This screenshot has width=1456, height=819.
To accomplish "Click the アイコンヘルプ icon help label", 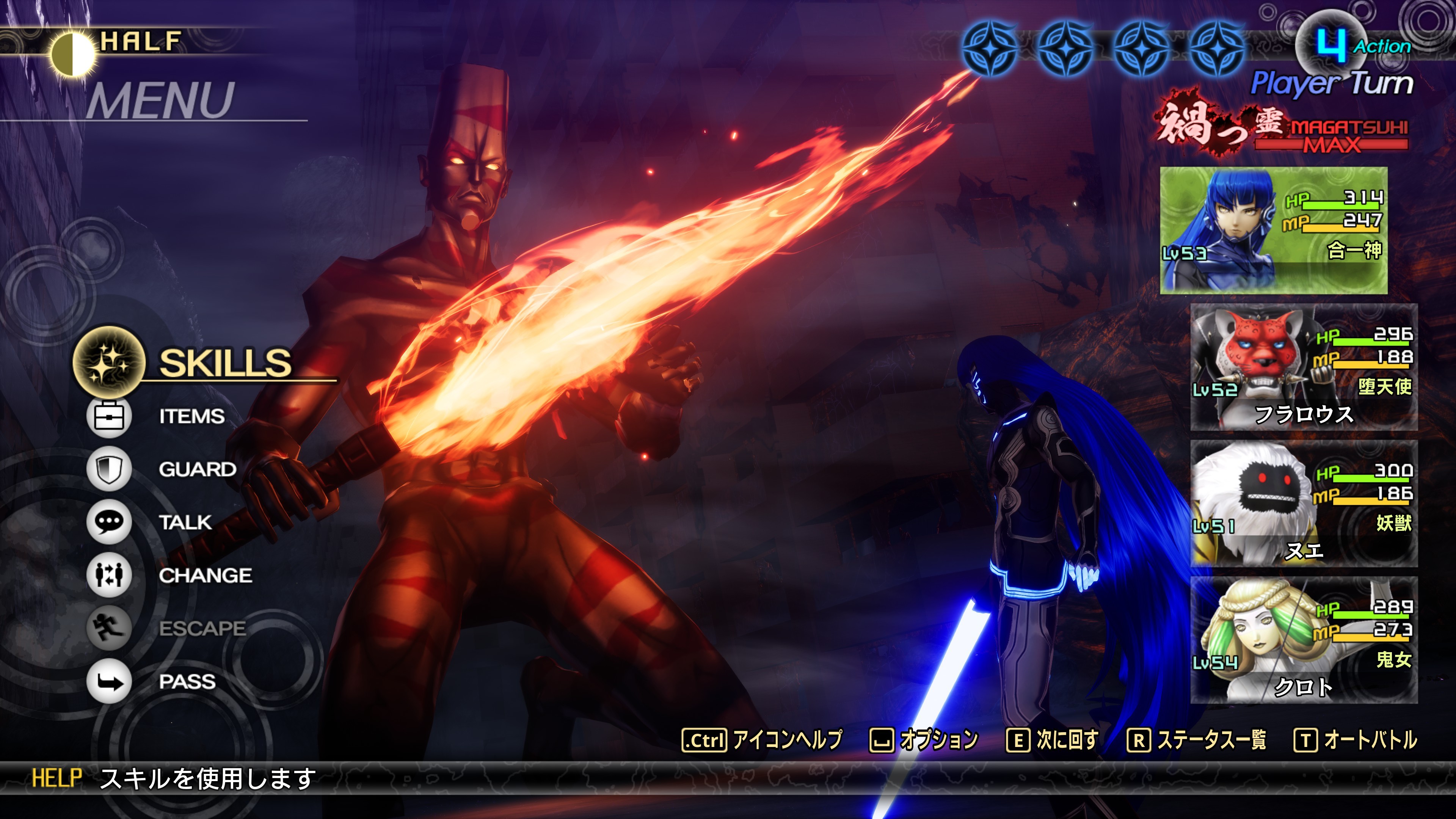I will click(786, 739).
